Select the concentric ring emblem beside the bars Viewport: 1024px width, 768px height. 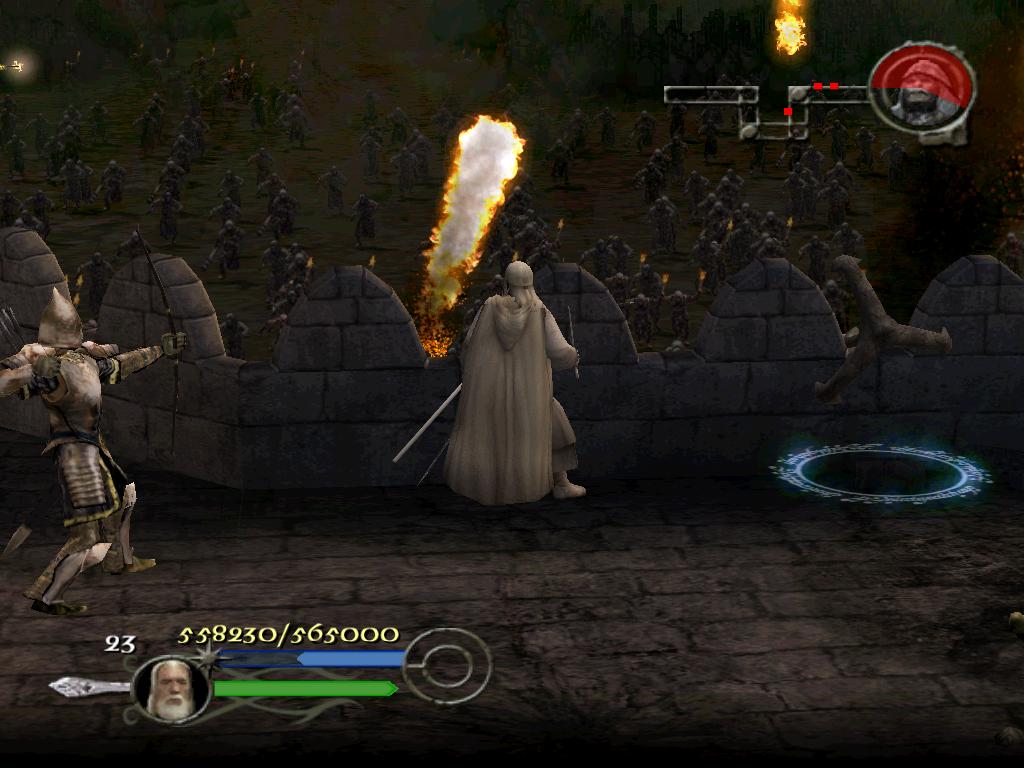point(446,665)
